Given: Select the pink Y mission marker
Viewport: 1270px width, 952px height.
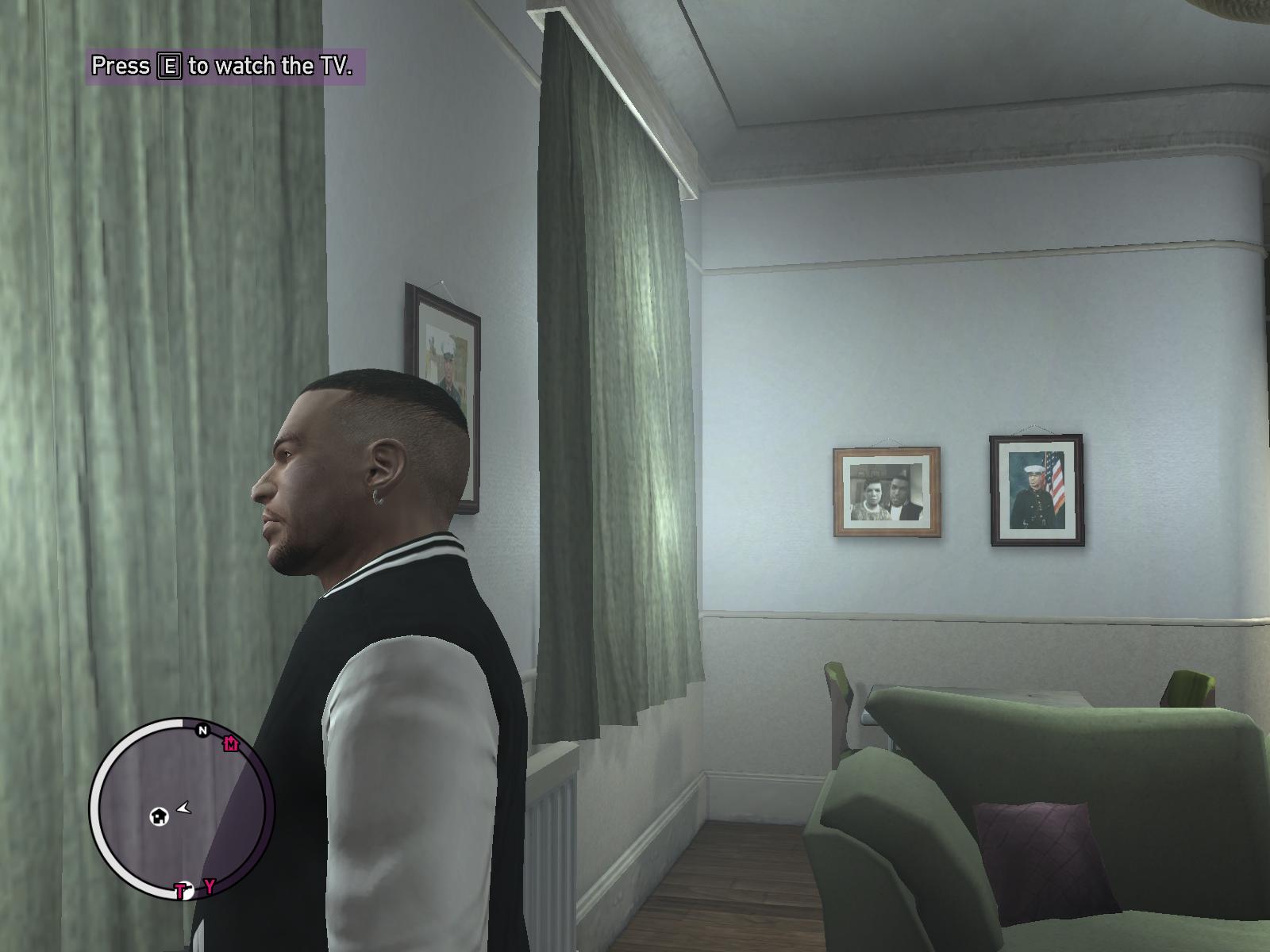Looking at the screenshot, I should [x=210, y=886].
